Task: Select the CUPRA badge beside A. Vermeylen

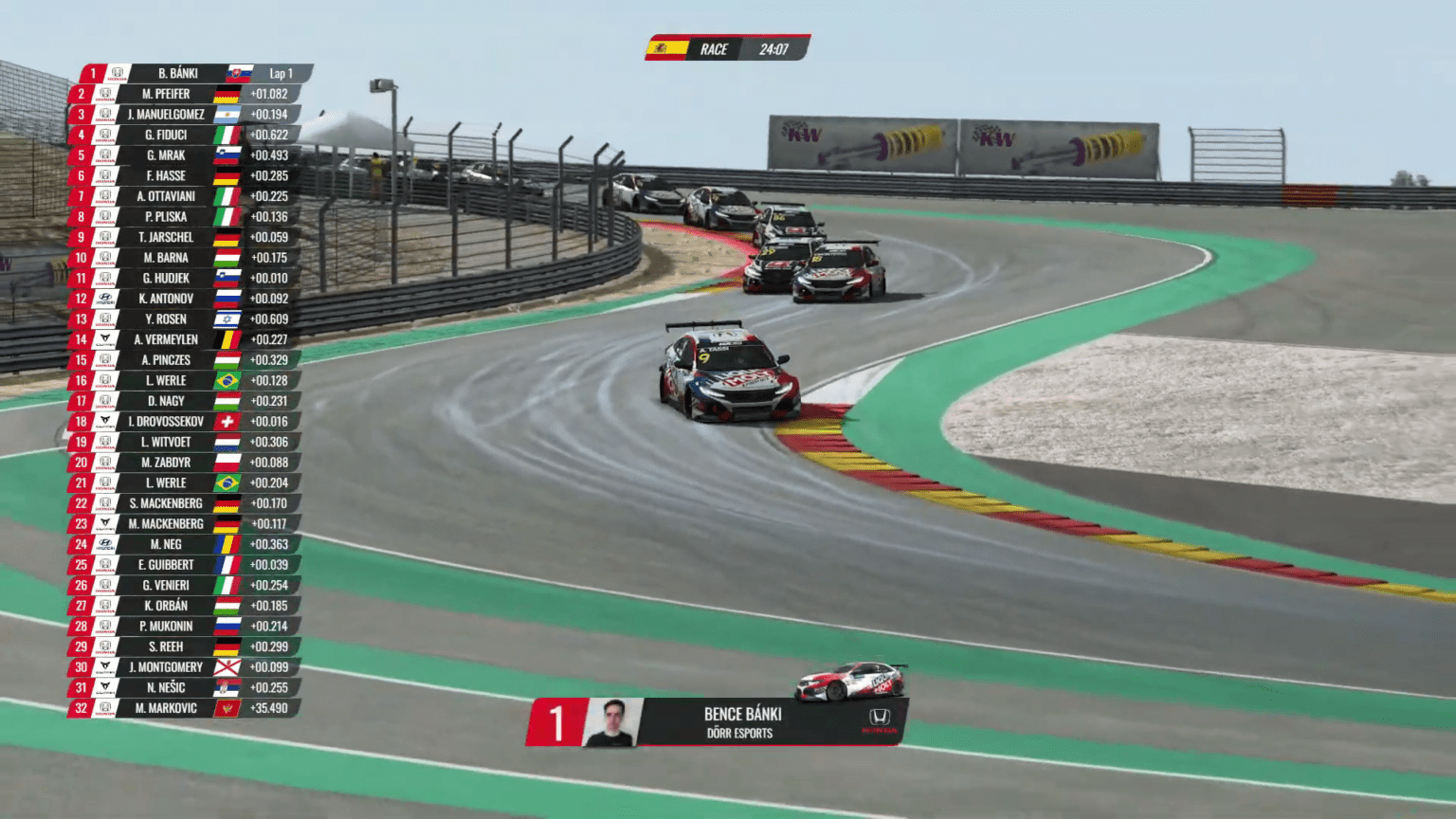Action: [x=104, y=338]
